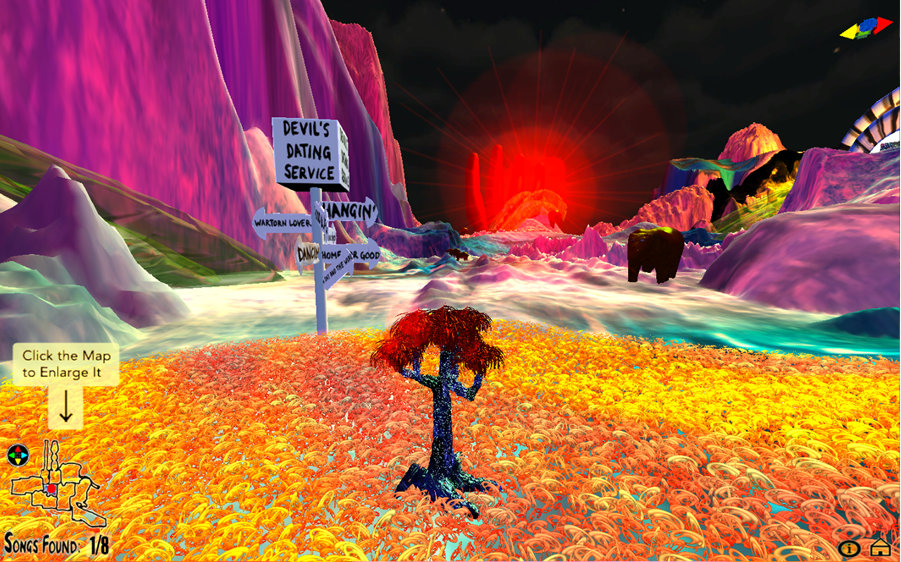Go to the home icon

tap(880, 545)
